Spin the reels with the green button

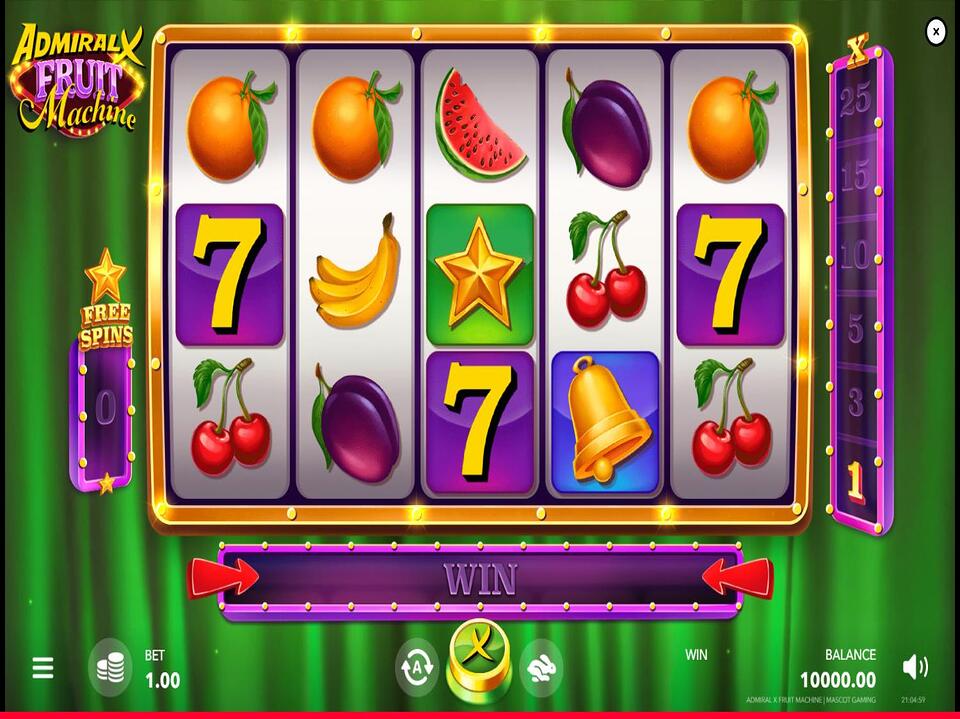click(479, 658)
